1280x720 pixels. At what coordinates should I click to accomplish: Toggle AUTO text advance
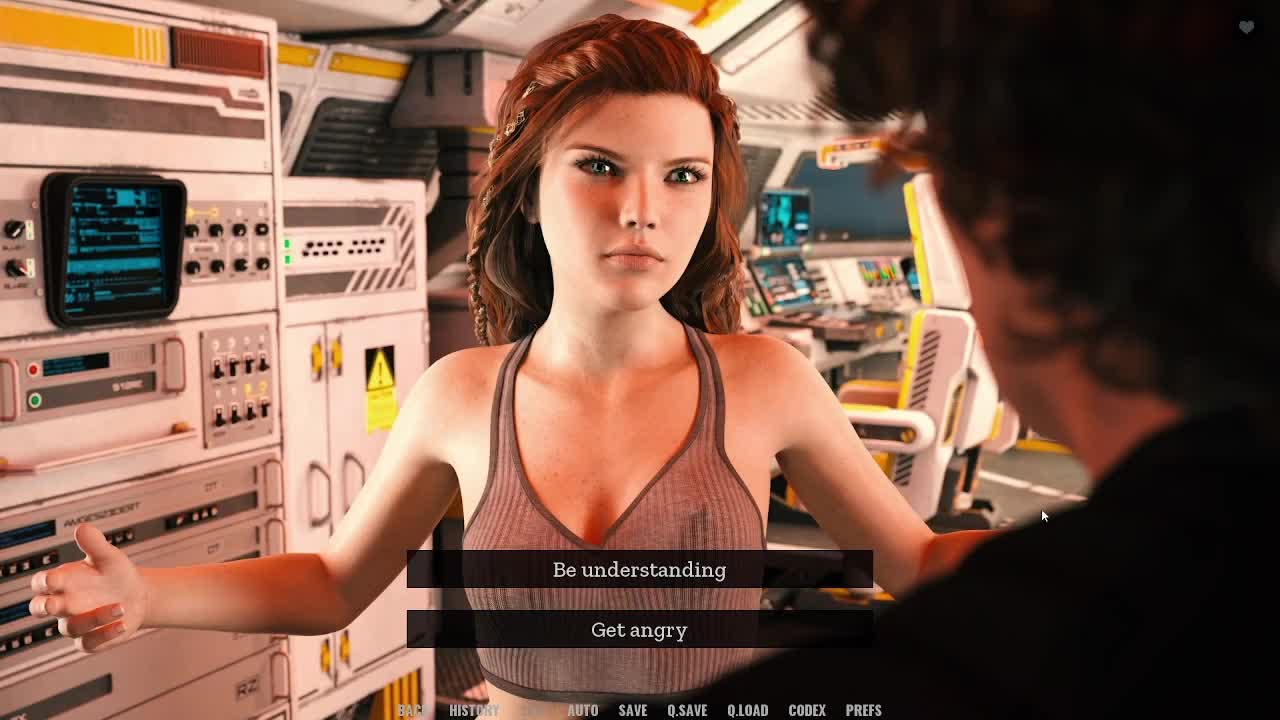tap(583, 710)
